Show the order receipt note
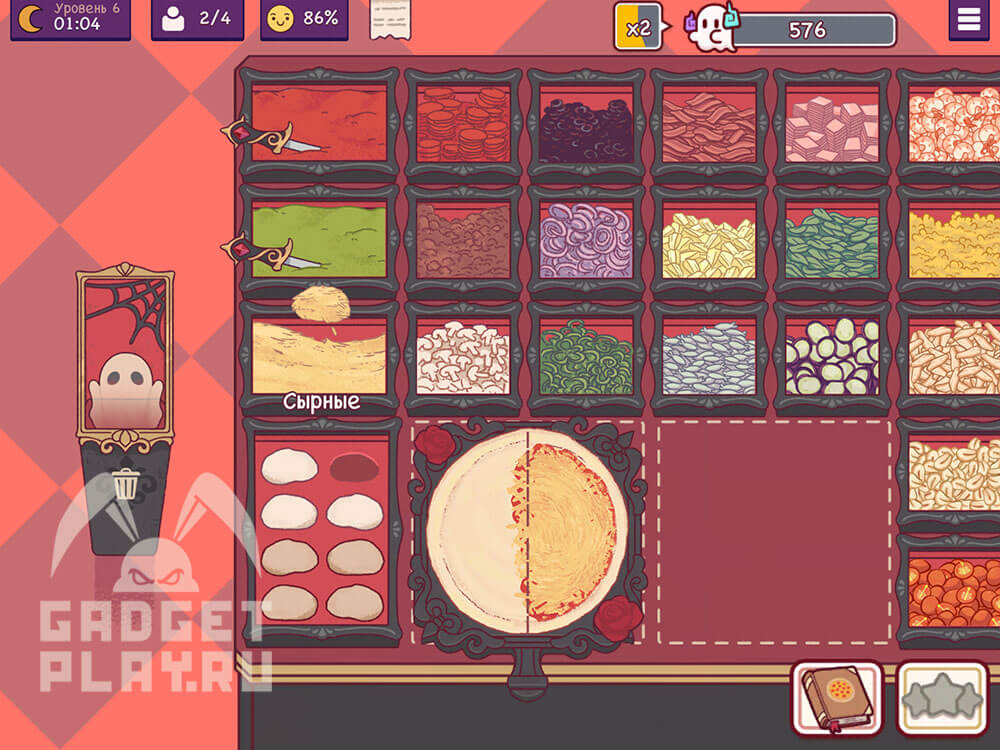Screen dimensions: 1000x750 click(390, 20)
